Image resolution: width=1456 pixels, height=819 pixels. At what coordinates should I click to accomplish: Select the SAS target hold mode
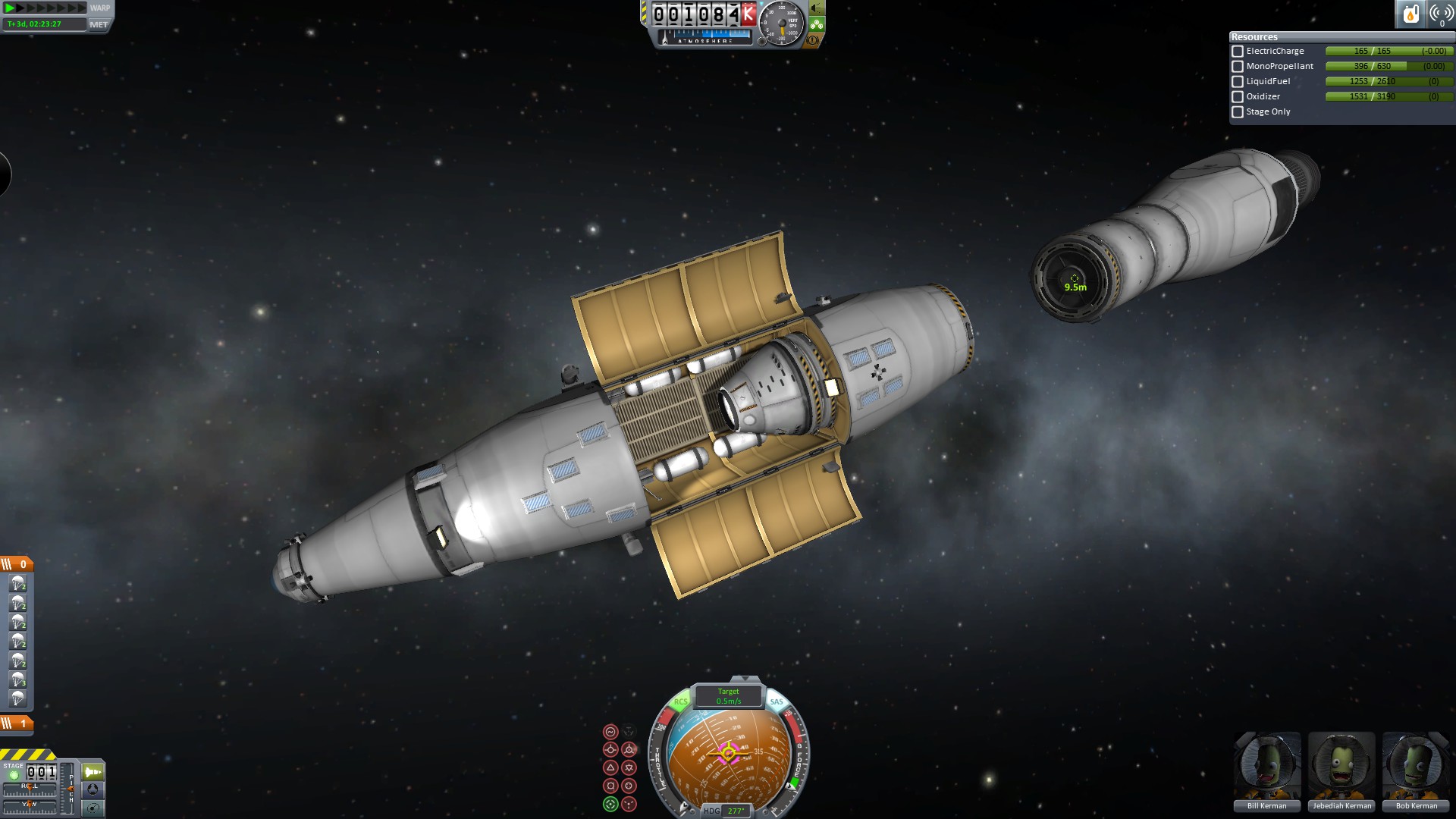coord(610,805)
